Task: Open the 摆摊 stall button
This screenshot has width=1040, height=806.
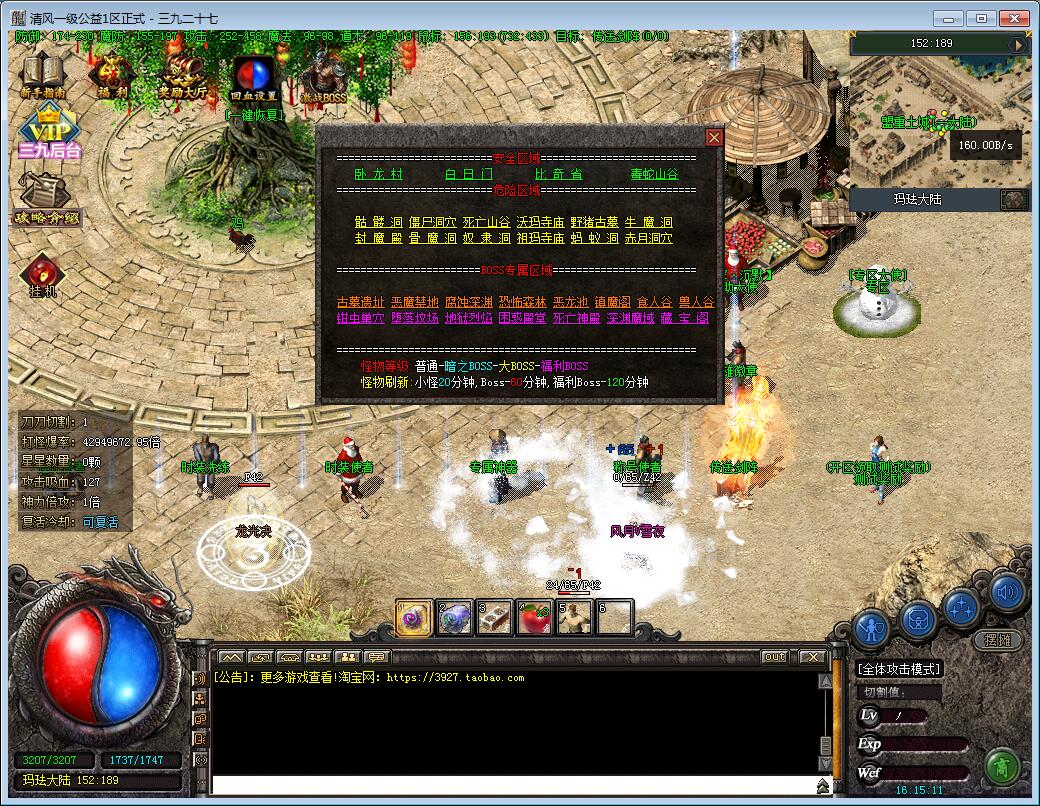Action: (997, 640)
